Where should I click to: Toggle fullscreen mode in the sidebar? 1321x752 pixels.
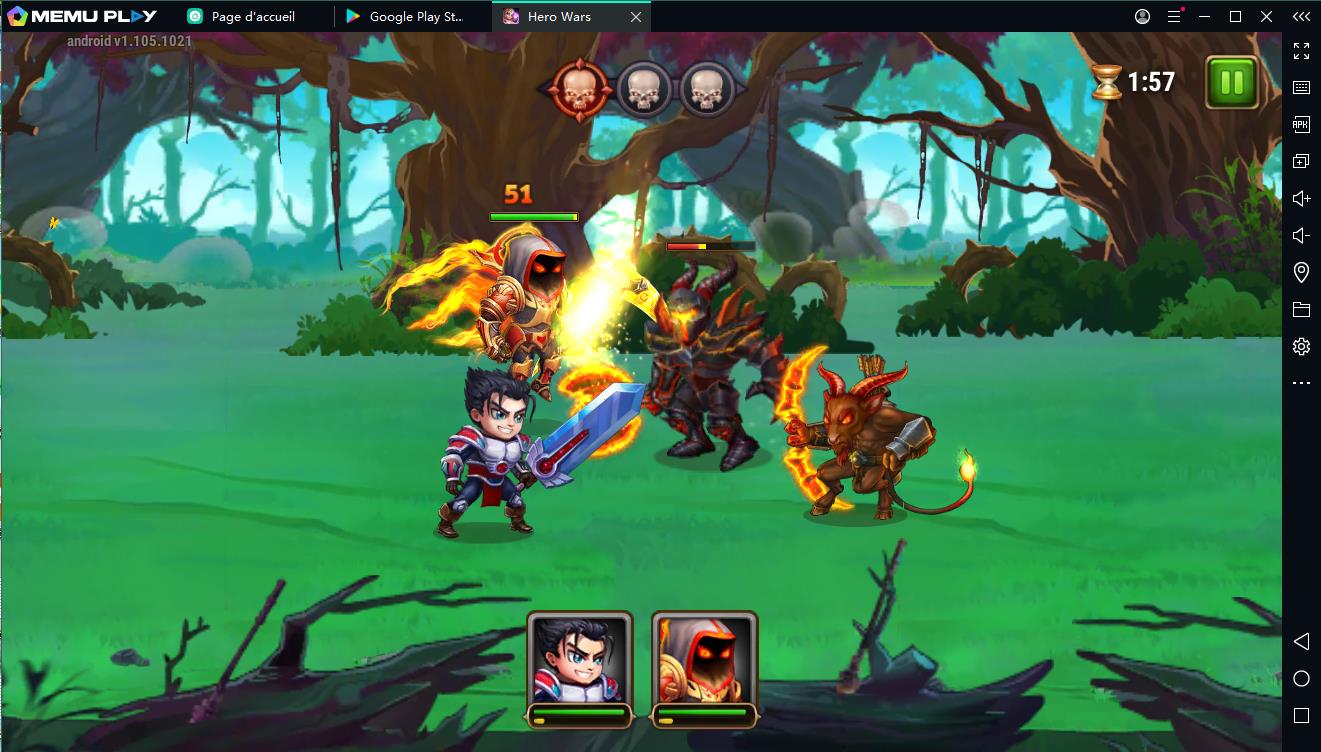(1301, 50)
